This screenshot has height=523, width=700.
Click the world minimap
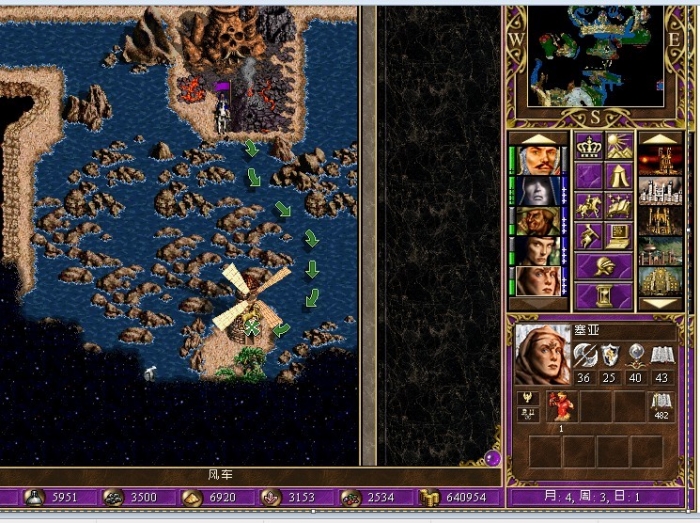(595, 56)
